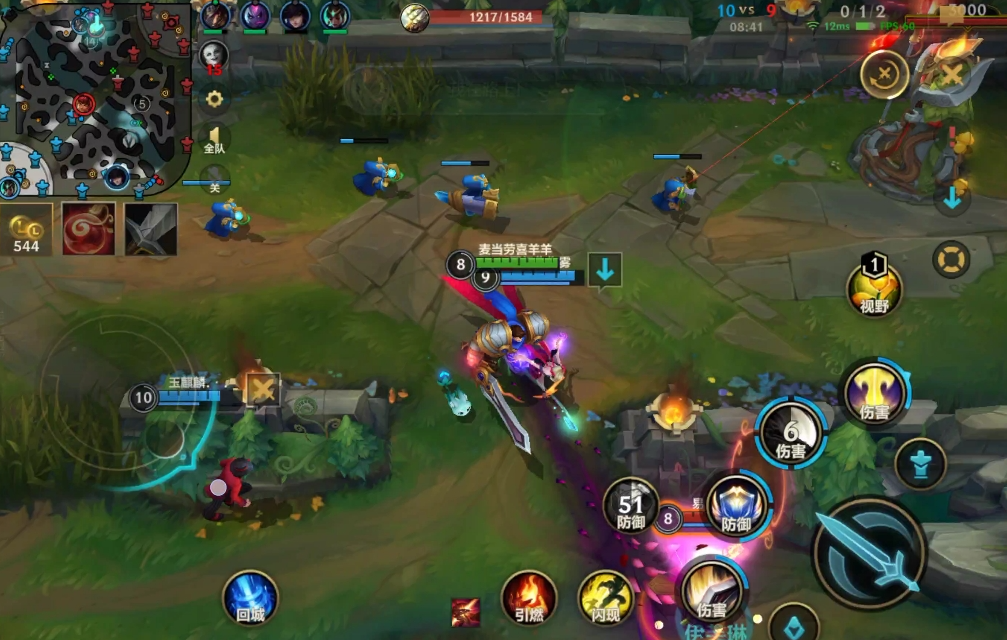Tap the target-lock ring button

[951, 259]
